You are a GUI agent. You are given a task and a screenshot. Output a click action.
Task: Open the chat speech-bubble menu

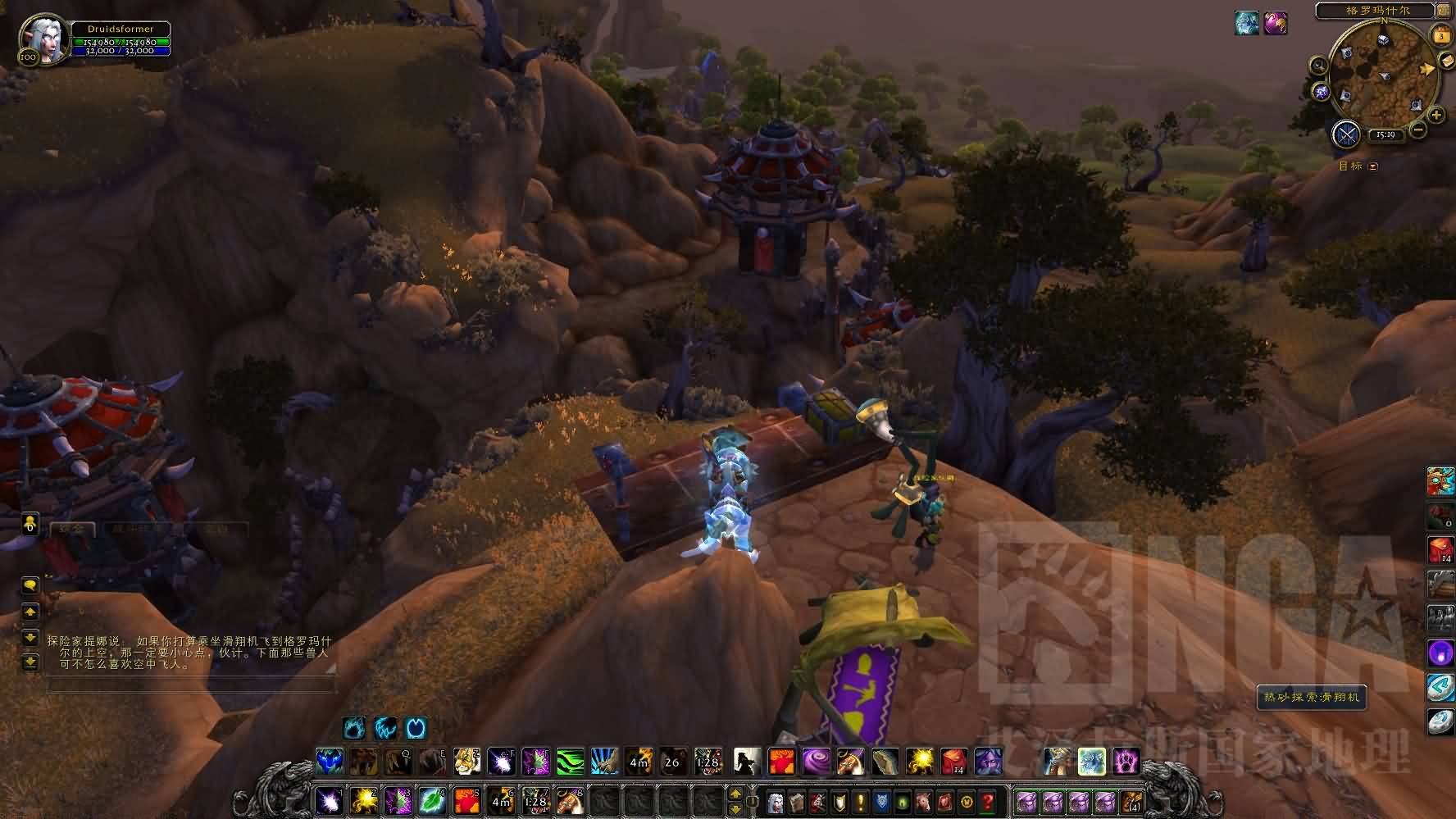pos(30,585)
